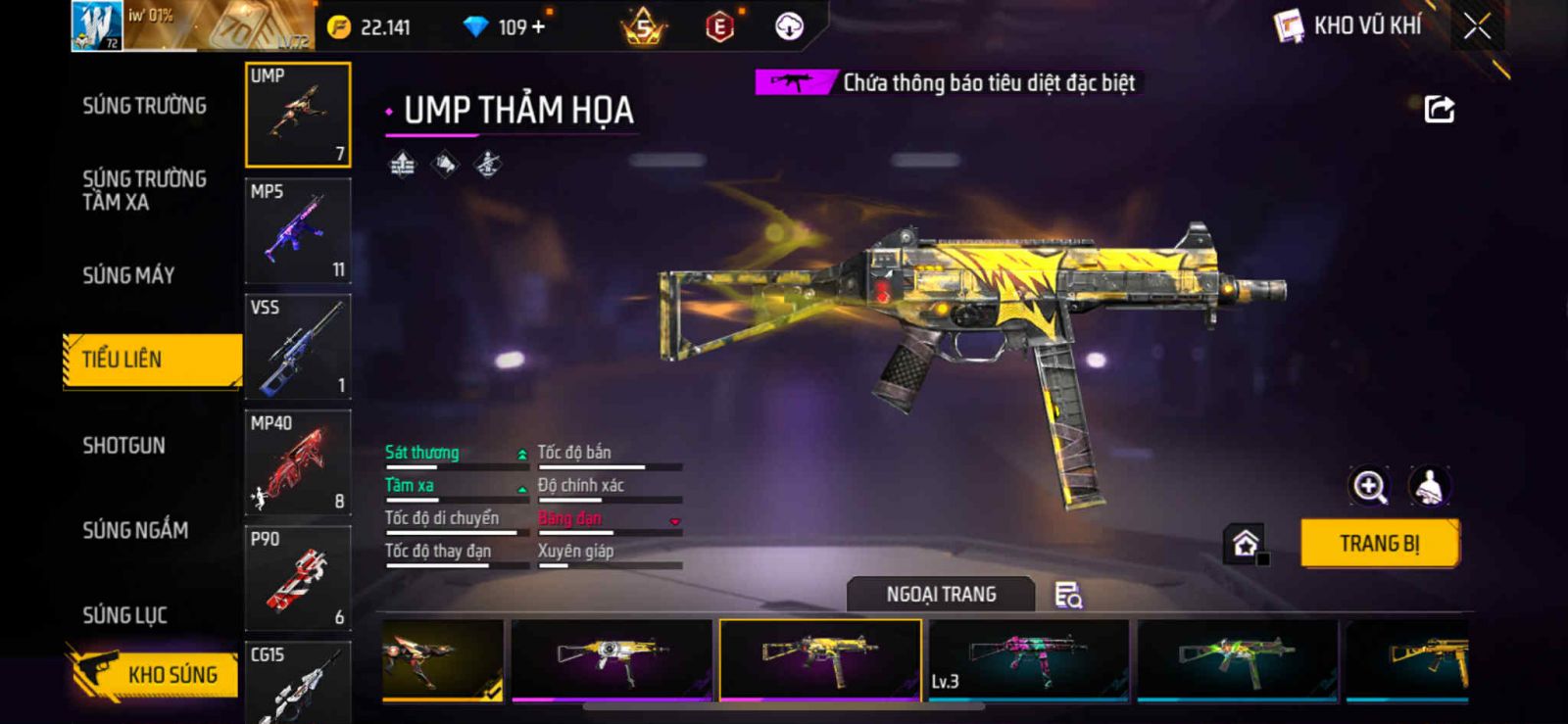Image resolution: width=1568 pixels, height=724 pixels.
Task: Switch to SÚNG LỤC category
Action: (x=124, y=615)
